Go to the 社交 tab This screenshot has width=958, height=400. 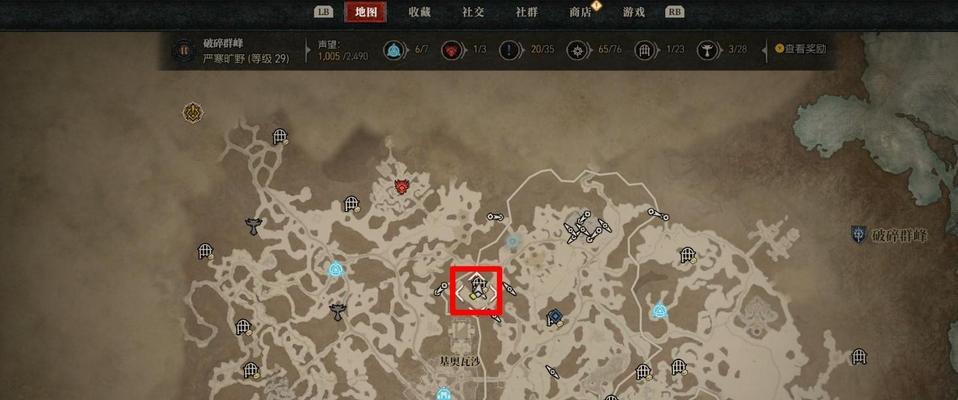[473, 12]
